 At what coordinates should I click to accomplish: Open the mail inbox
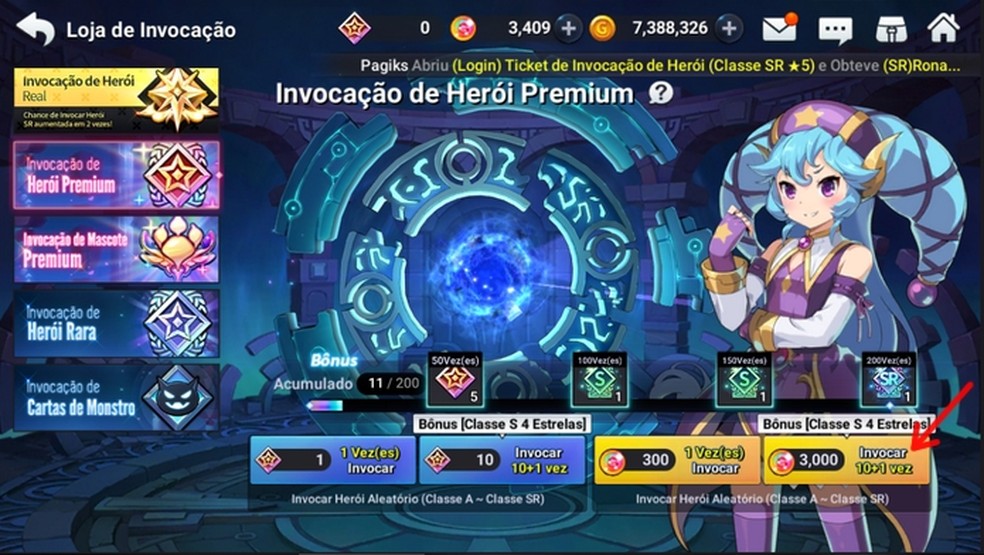(x=780, y=28)
